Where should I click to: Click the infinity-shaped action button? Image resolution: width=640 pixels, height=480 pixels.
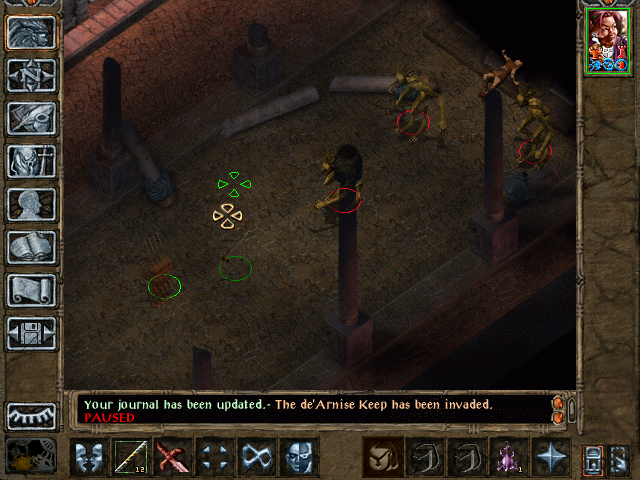pos(257,458)
